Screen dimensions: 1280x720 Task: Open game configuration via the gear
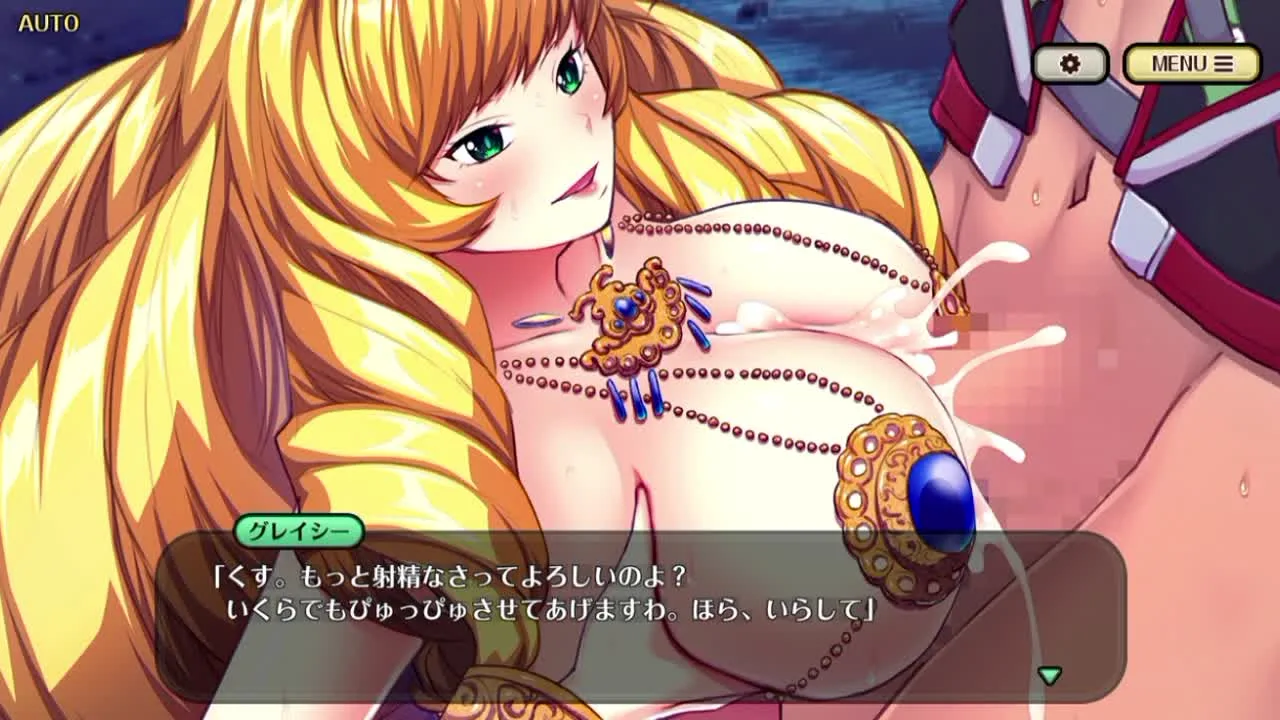(x=1071, y=62)
